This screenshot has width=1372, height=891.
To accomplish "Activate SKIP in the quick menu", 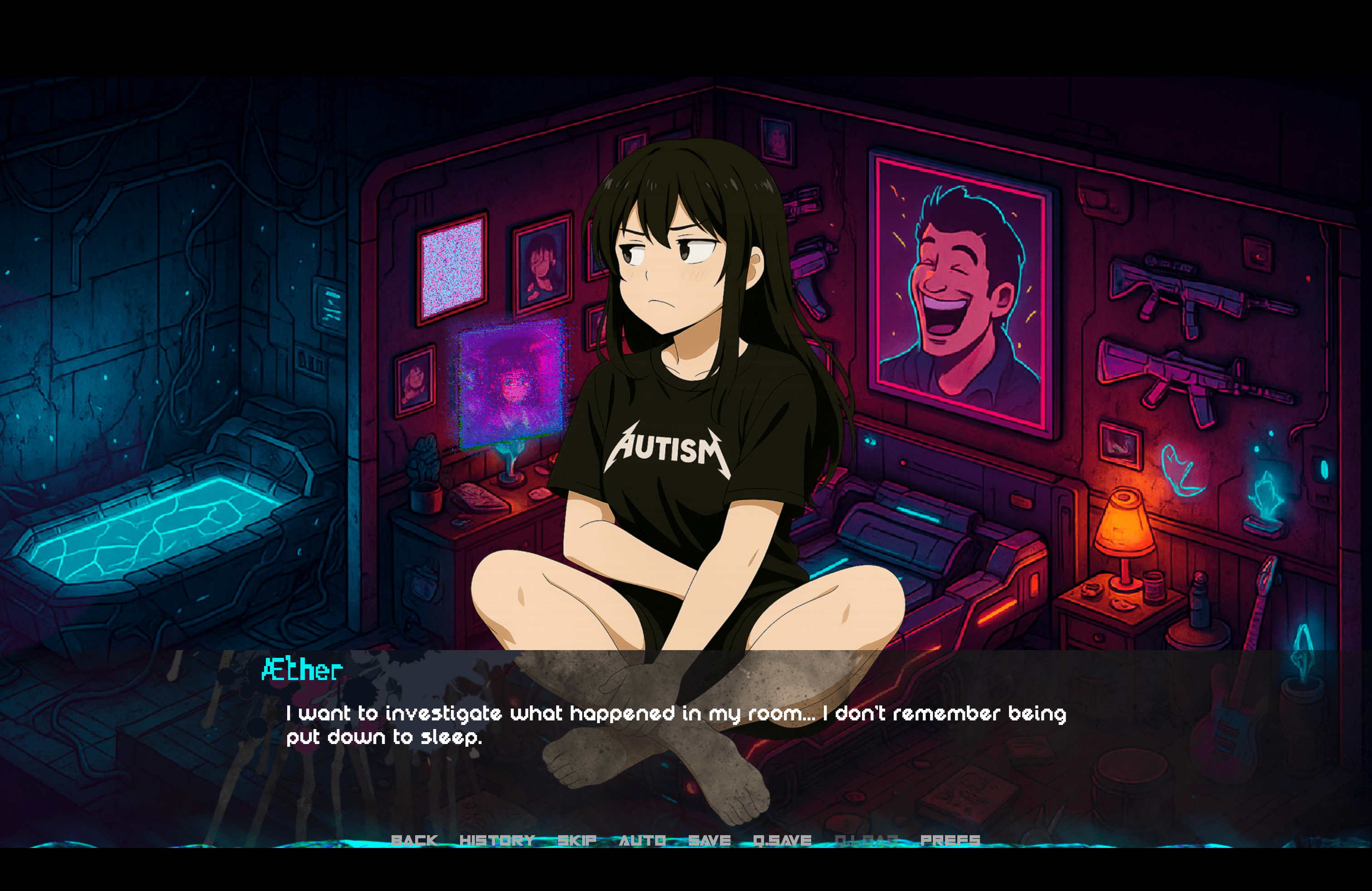I will 577,840.
